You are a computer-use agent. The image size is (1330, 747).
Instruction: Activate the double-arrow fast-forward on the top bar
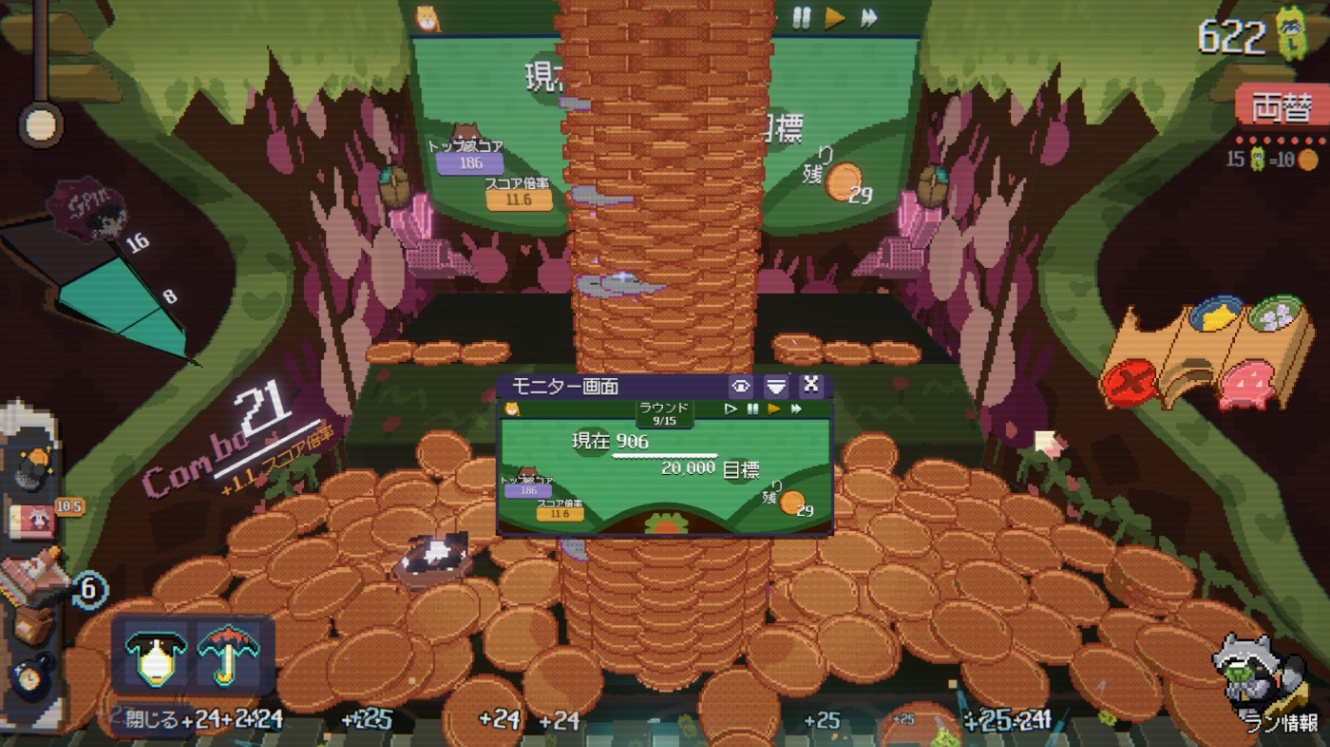tap(868, 18)
